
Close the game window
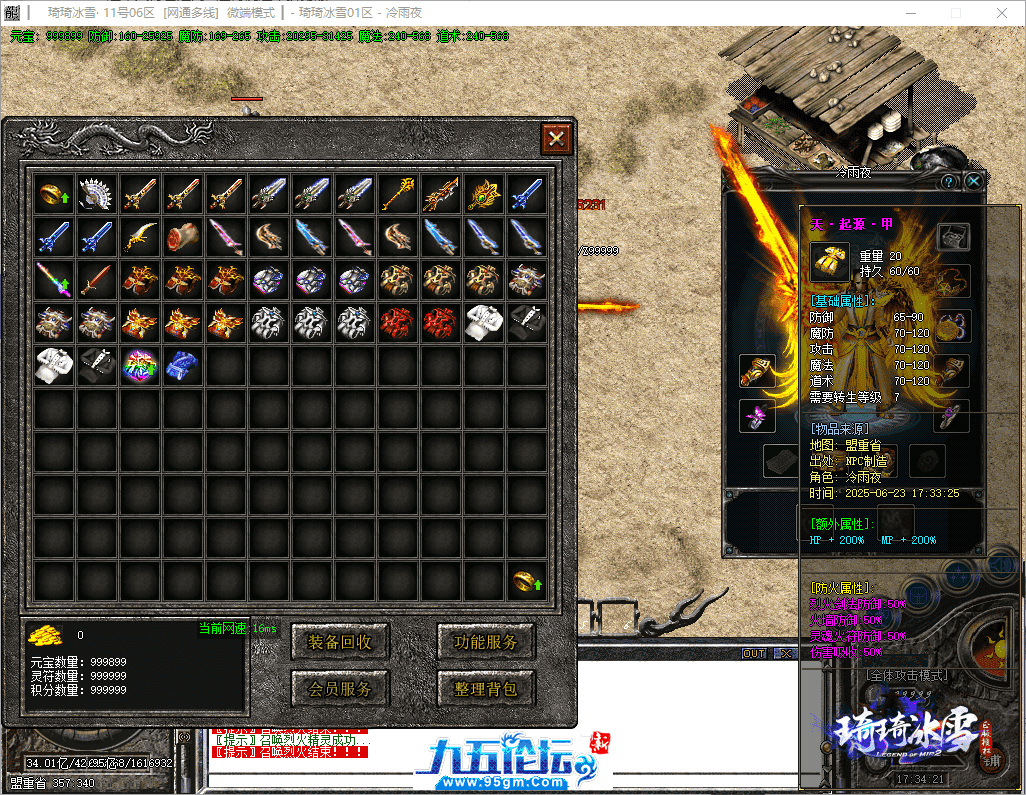(x=1003, y=13)
